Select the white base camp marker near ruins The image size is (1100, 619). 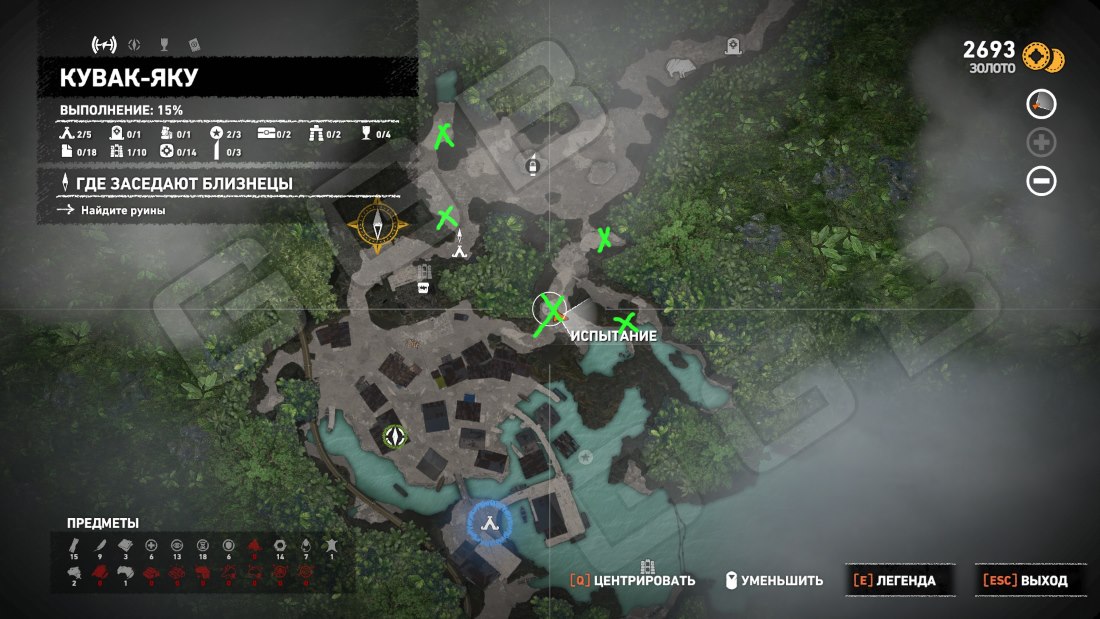(x=460, y=249)
